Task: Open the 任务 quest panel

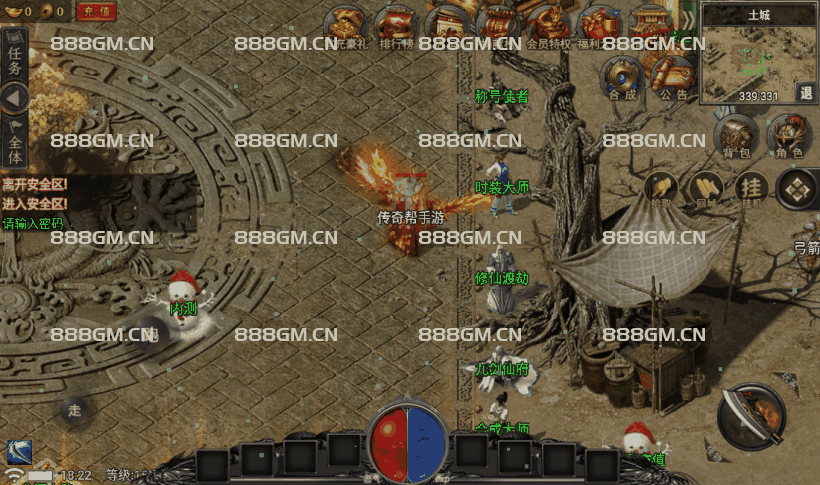Action: pos(14,56)
